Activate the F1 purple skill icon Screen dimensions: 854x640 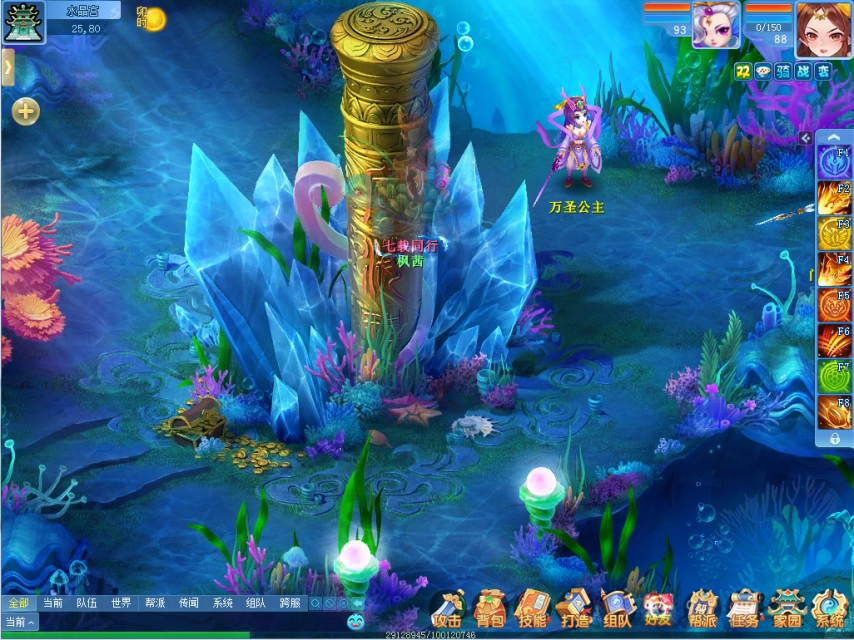(834, 162)
